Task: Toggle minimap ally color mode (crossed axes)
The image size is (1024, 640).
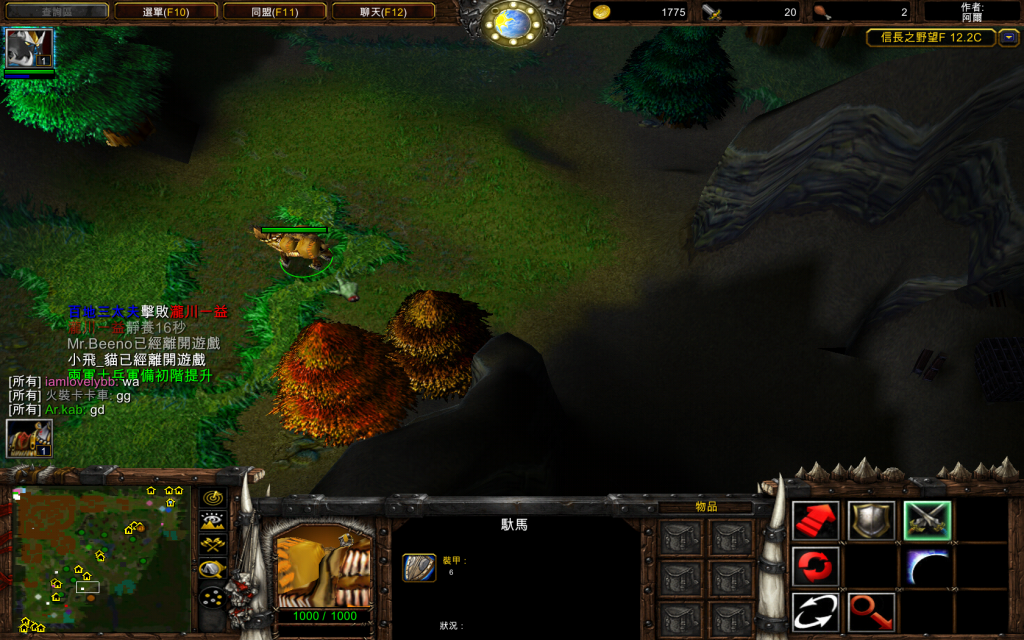Action: (x=212, y=545)
